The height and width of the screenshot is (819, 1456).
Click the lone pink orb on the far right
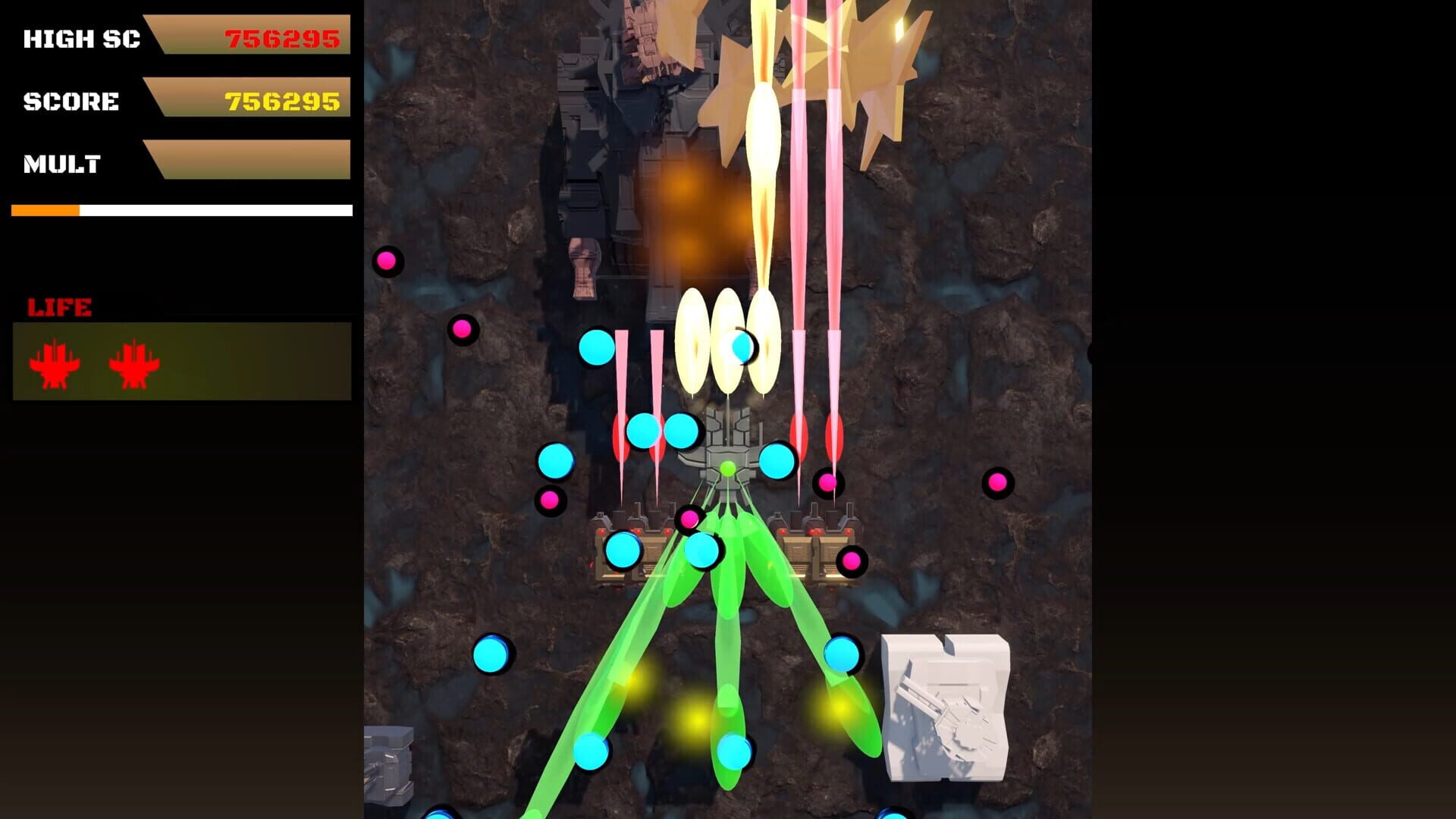[x=999, y=482]
